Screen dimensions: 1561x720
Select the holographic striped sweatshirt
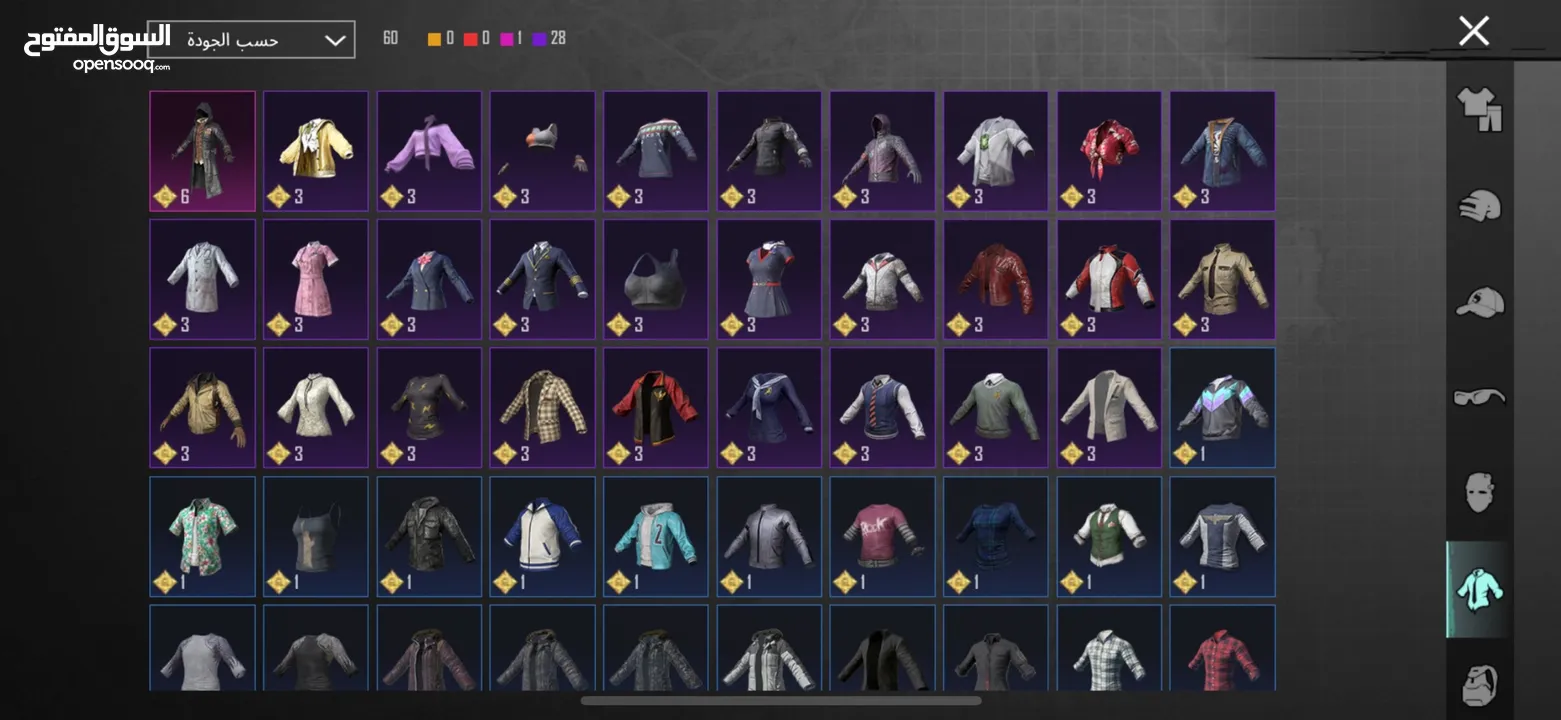click(1222, 406)
